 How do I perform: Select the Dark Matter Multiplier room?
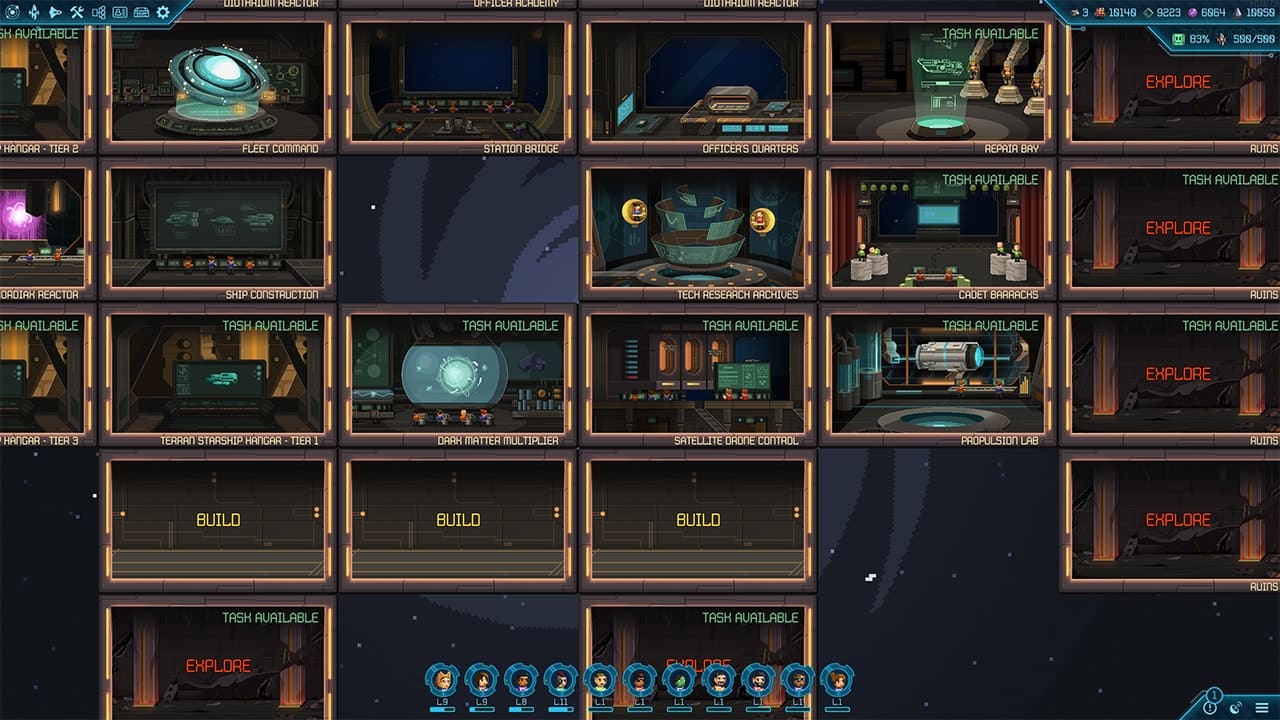pyautogui.click(x=460, y=375)
